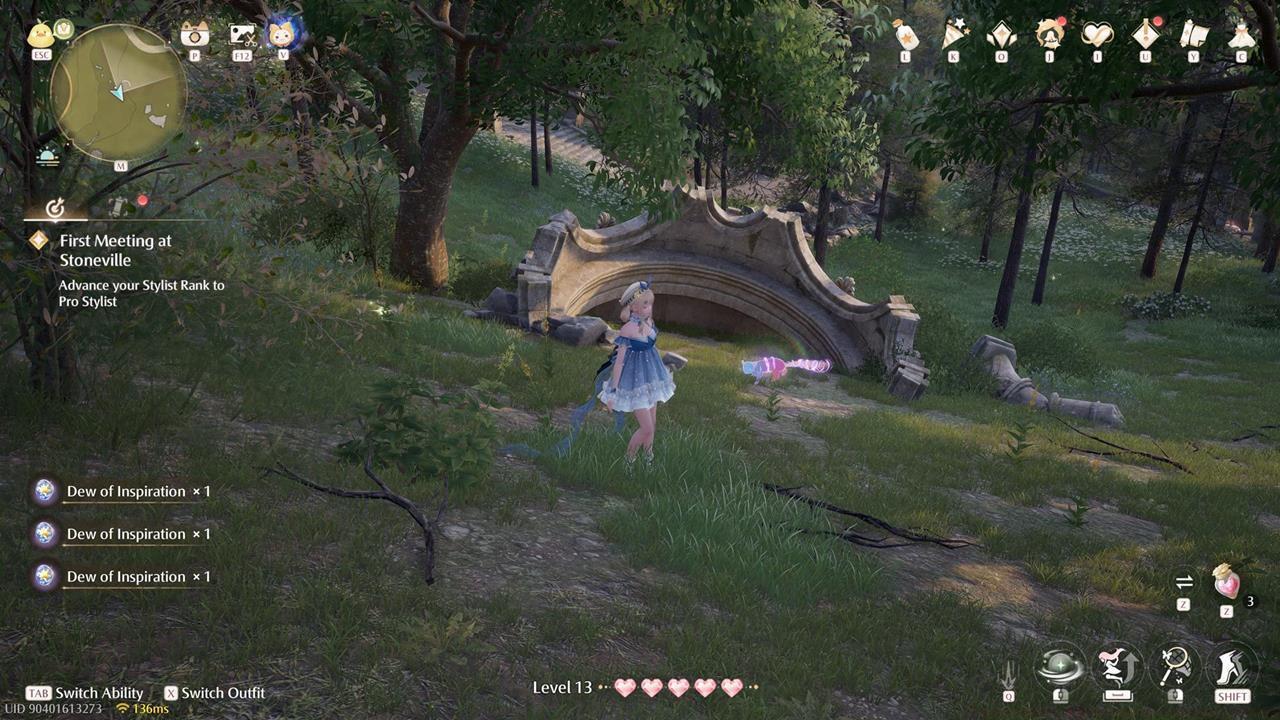Activate the sprint shoes ability

(x=1232, y=663)
